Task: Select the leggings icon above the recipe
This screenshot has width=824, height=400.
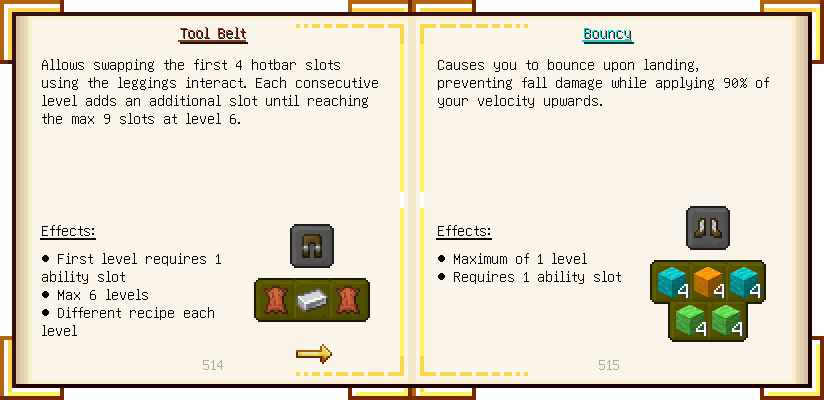Action: click(x=311, y=245)
